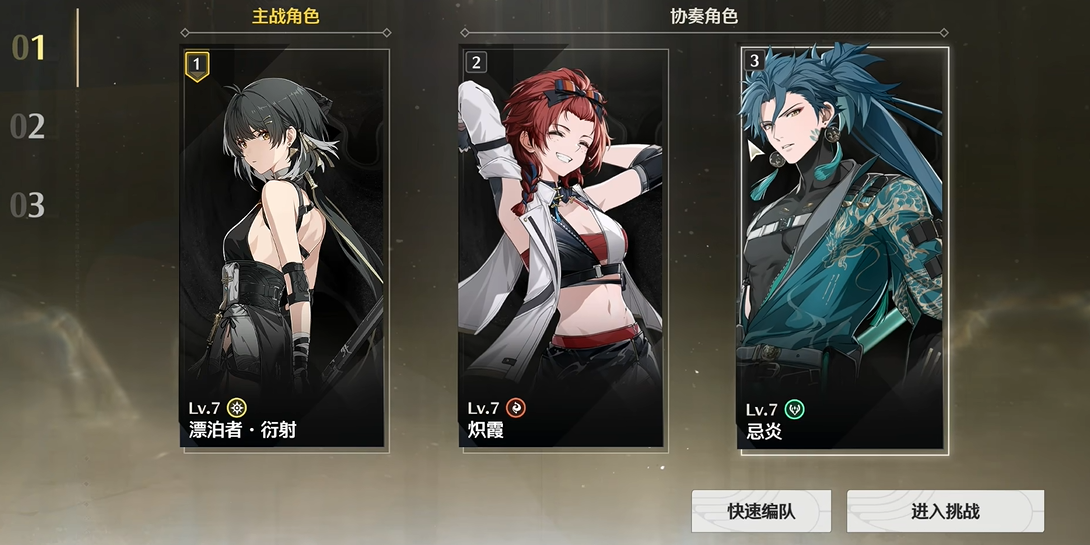Open team tab 02
Screen dimensions: 1090x545
(x=28, y=127)
